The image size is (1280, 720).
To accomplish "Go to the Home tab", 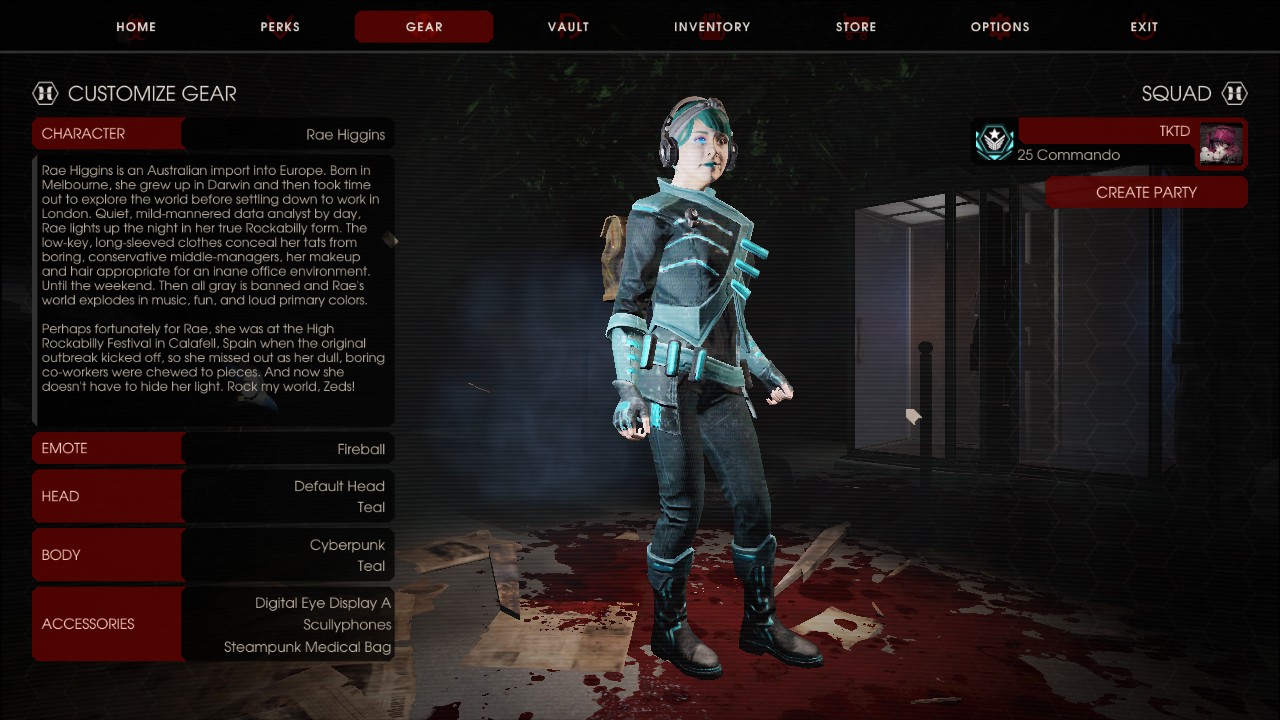I will 136,27.
